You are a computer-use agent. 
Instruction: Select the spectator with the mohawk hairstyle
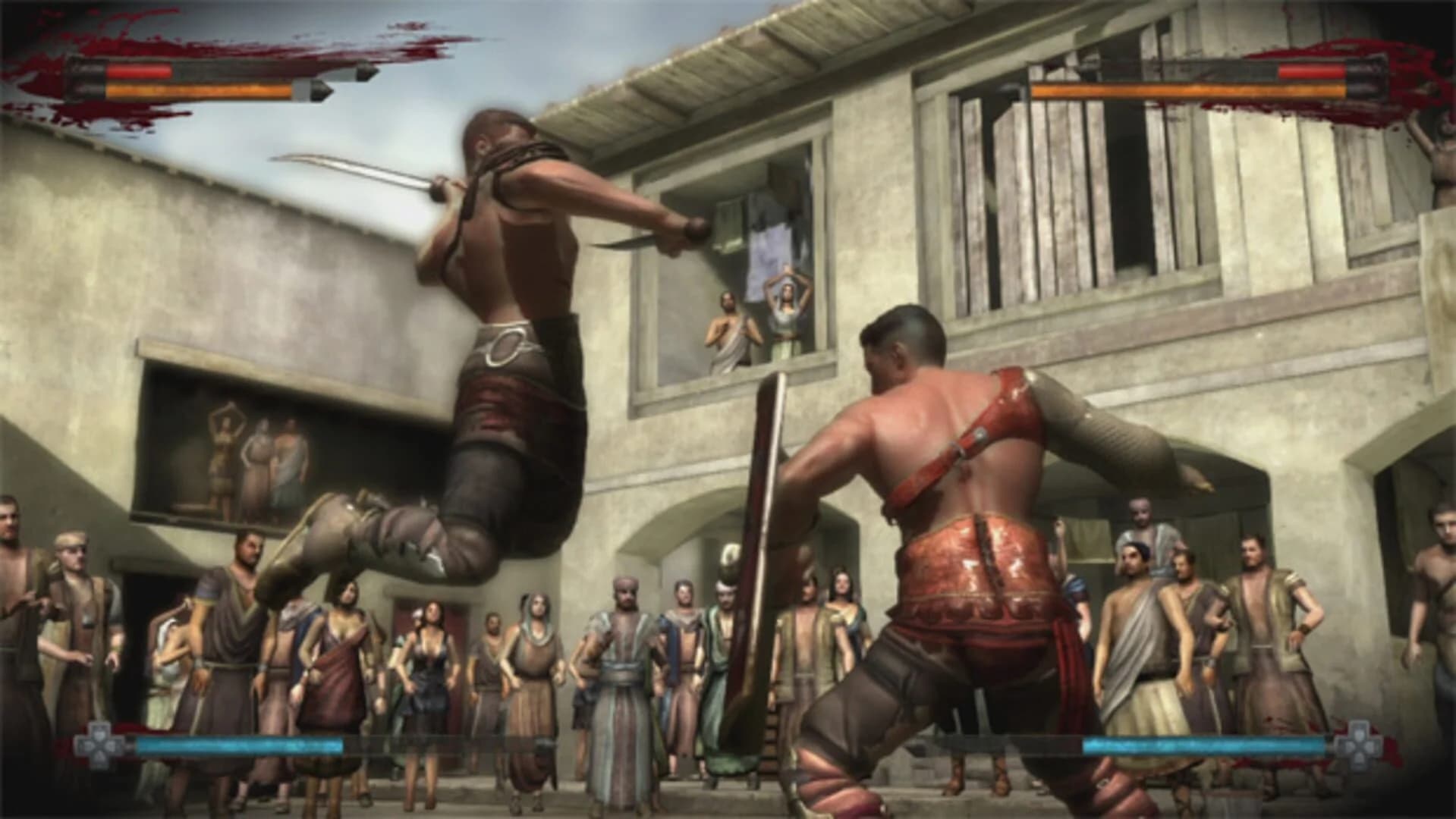click(x=729, y=557)
